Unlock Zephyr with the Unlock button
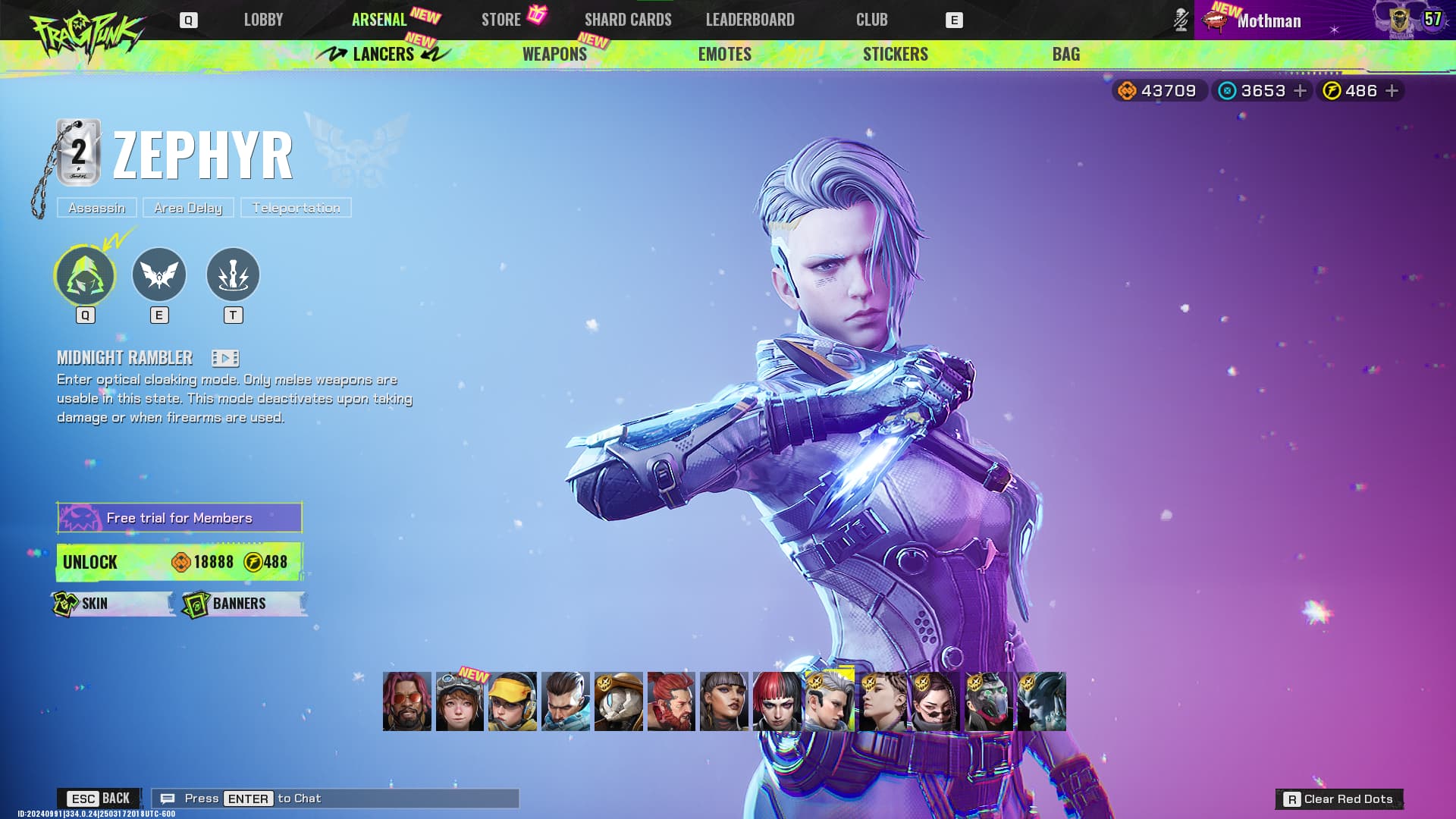Viewport: 1456px width, 819px height. click(180, 562)
